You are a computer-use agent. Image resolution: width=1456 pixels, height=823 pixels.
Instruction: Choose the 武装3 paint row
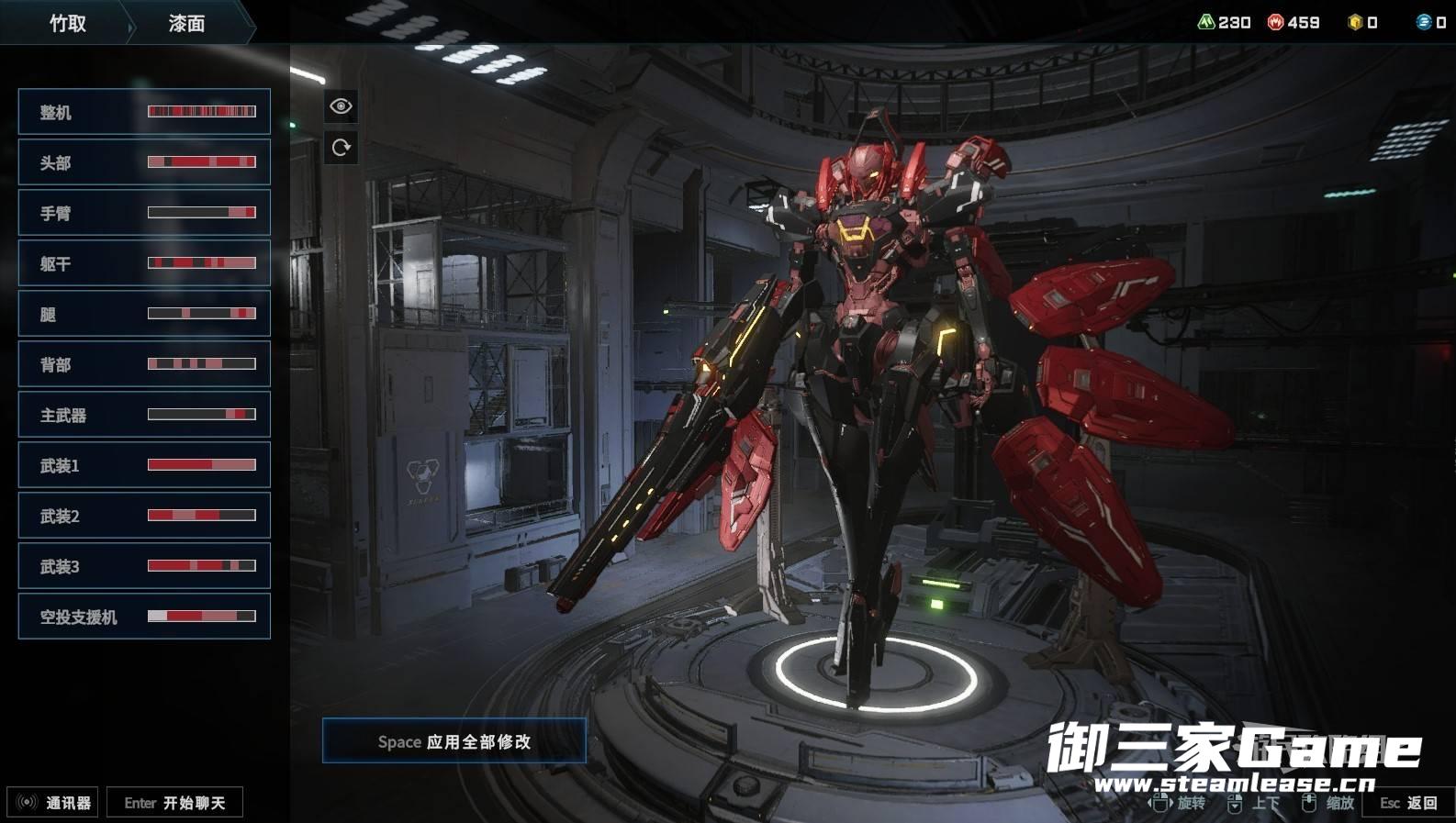(x=144, y=566)
